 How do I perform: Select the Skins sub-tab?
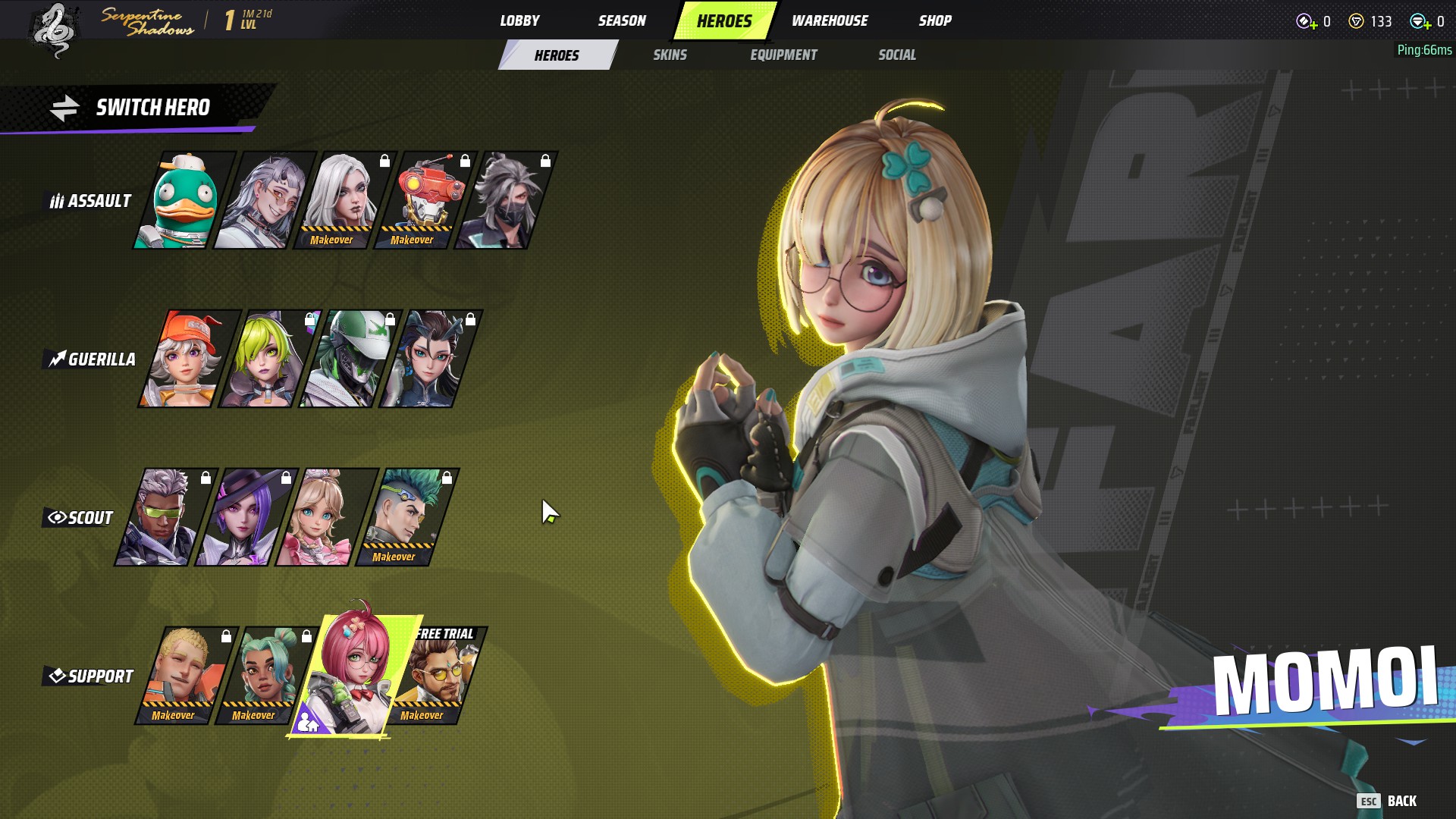[670, 55]
